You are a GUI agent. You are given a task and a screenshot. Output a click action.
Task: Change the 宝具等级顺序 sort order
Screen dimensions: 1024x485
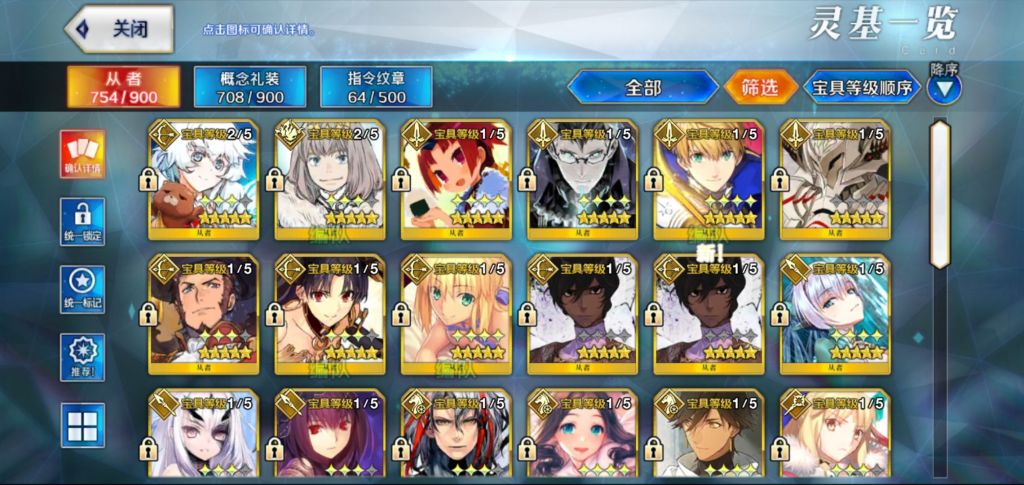coord(862,87)
